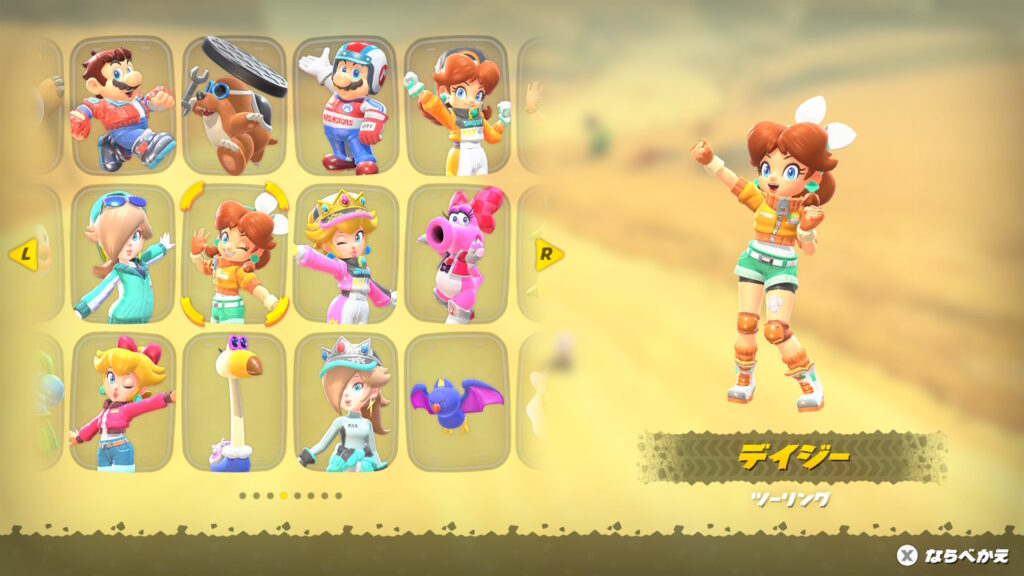The width and height of the screenshot is (1024, 576).
Task: Select the highlighted winking Daisy tile
Action: [x=234, y=254]
